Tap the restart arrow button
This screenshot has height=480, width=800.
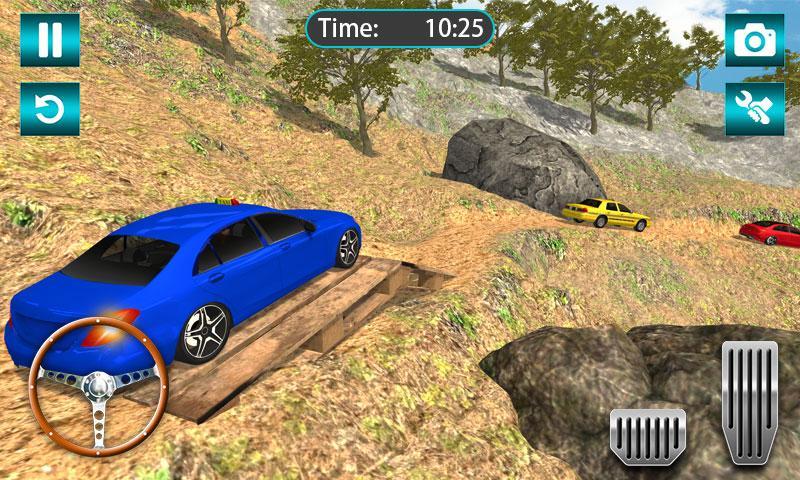[48, 109]
